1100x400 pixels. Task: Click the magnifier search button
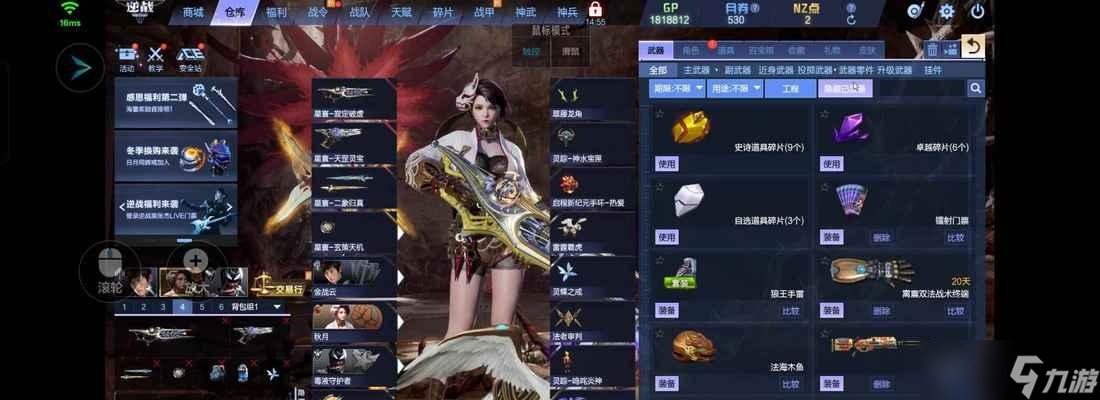(975, 89)
